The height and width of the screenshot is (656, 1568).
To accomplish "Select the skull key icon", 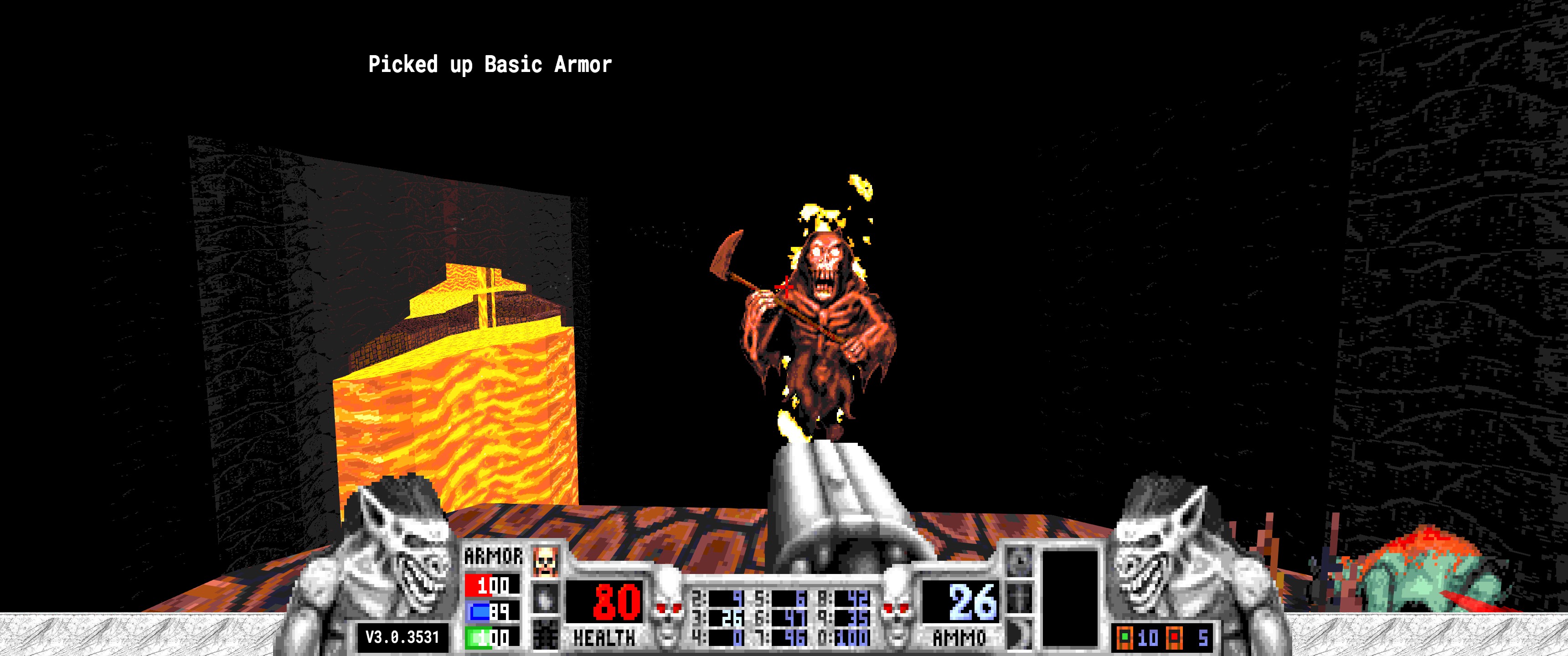I will (x=545, y=561).
